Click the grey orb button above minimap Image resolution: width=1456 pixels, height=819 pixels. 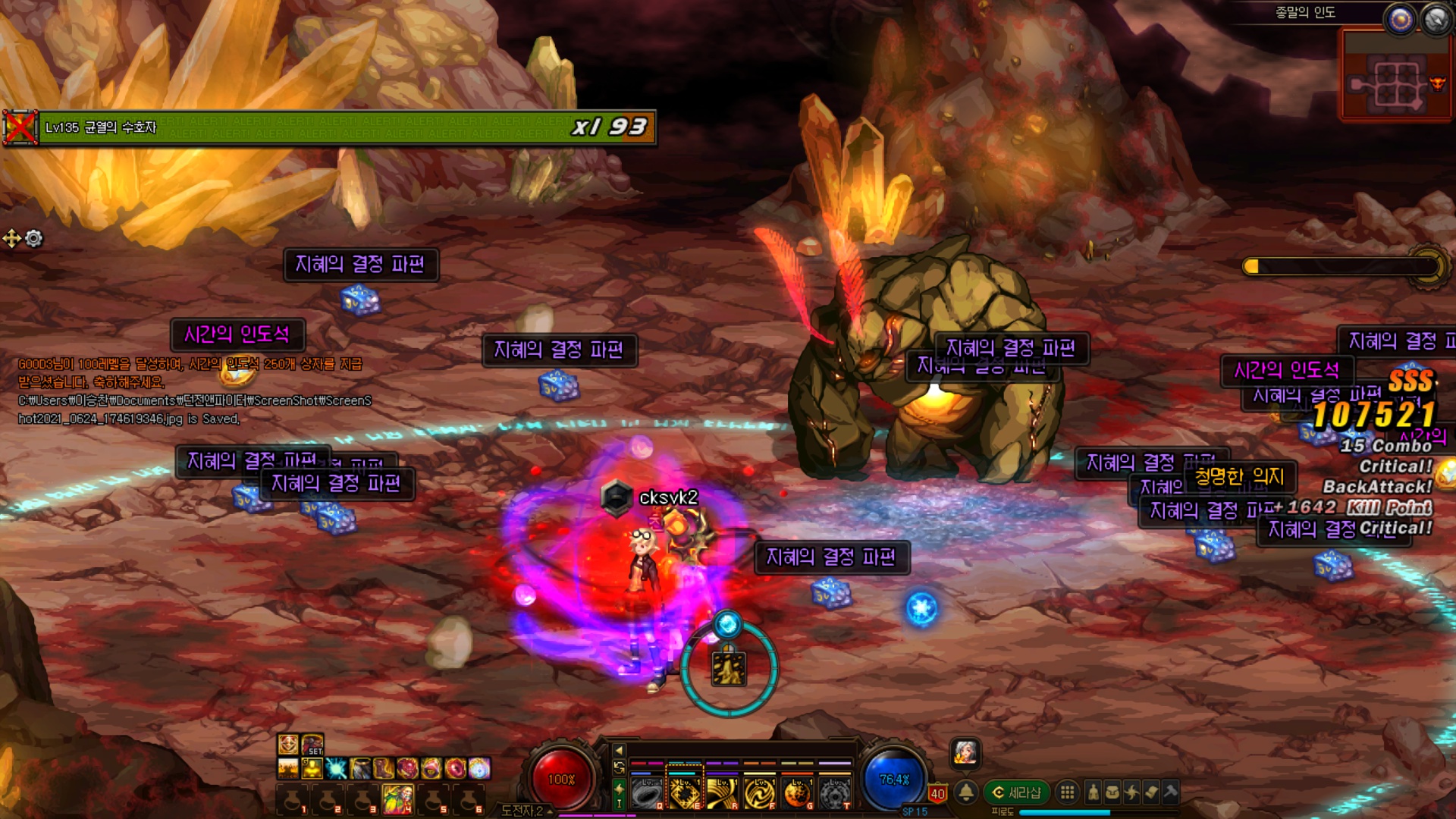(1436, 19)
